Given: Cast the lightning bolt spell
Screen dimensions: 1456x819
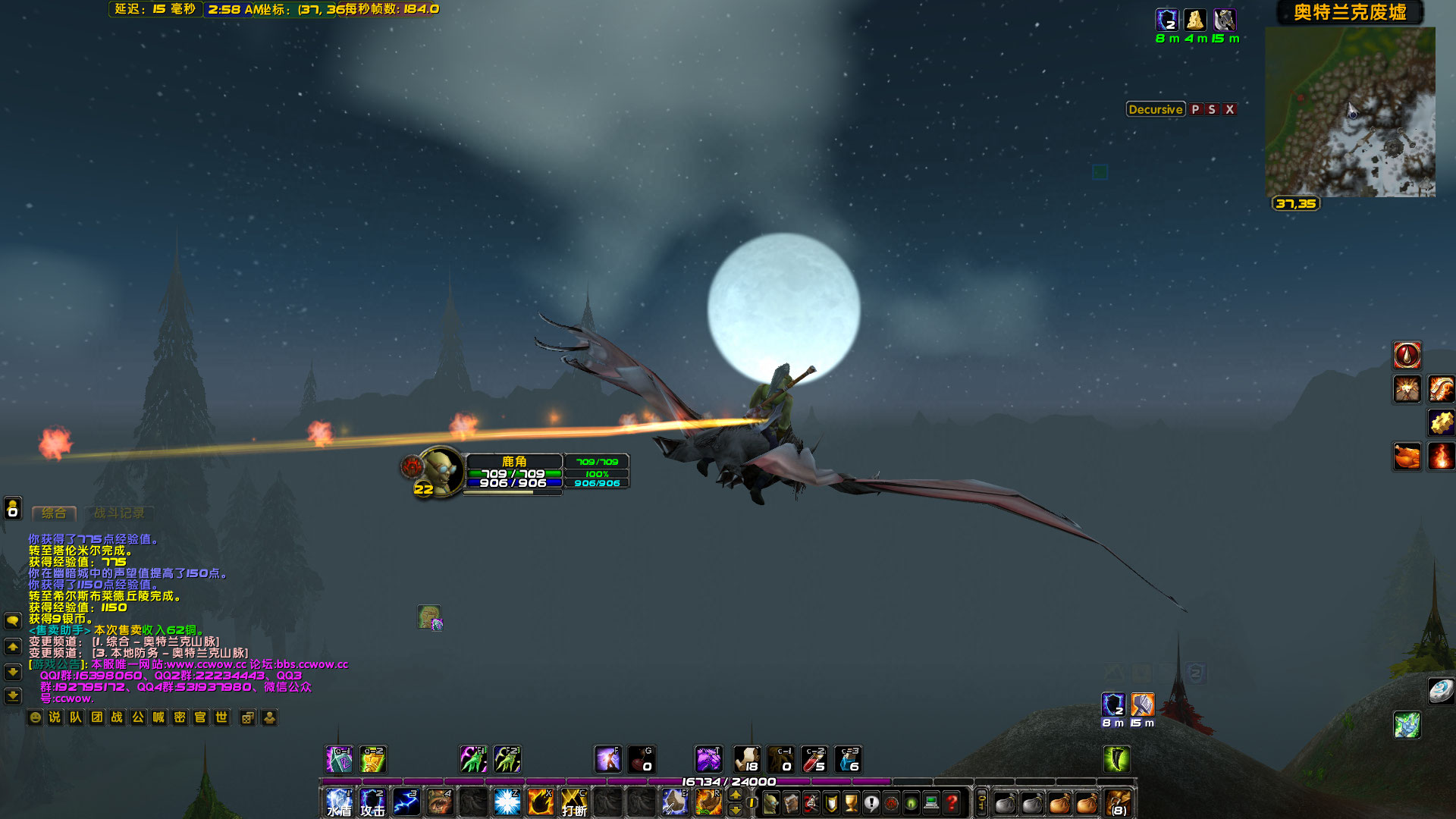Looking at the screenshot, I should pyautogui.click(x=406, y=802).
